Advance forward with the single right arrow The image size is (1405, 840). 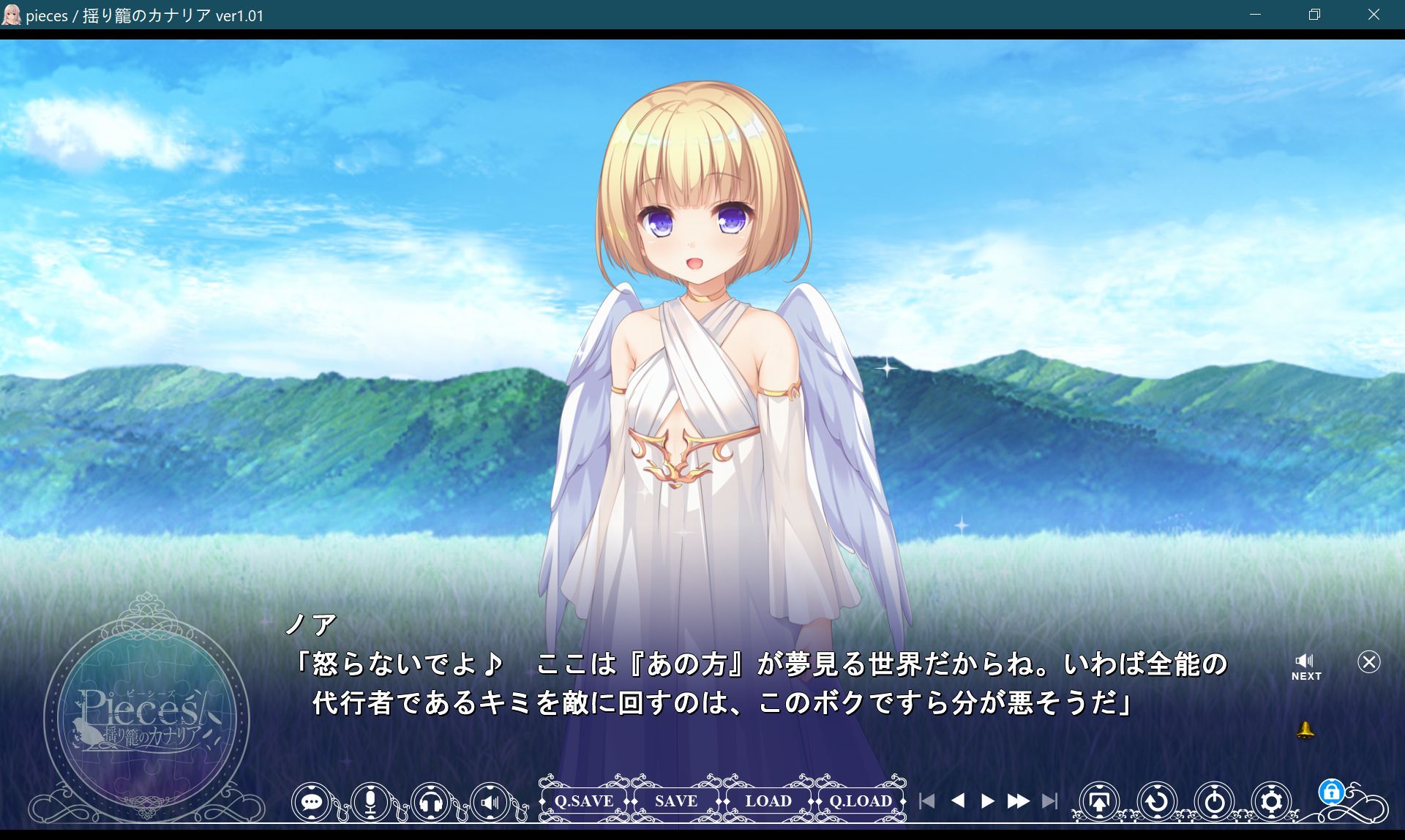pyautogui.click(x=986, y=800)
